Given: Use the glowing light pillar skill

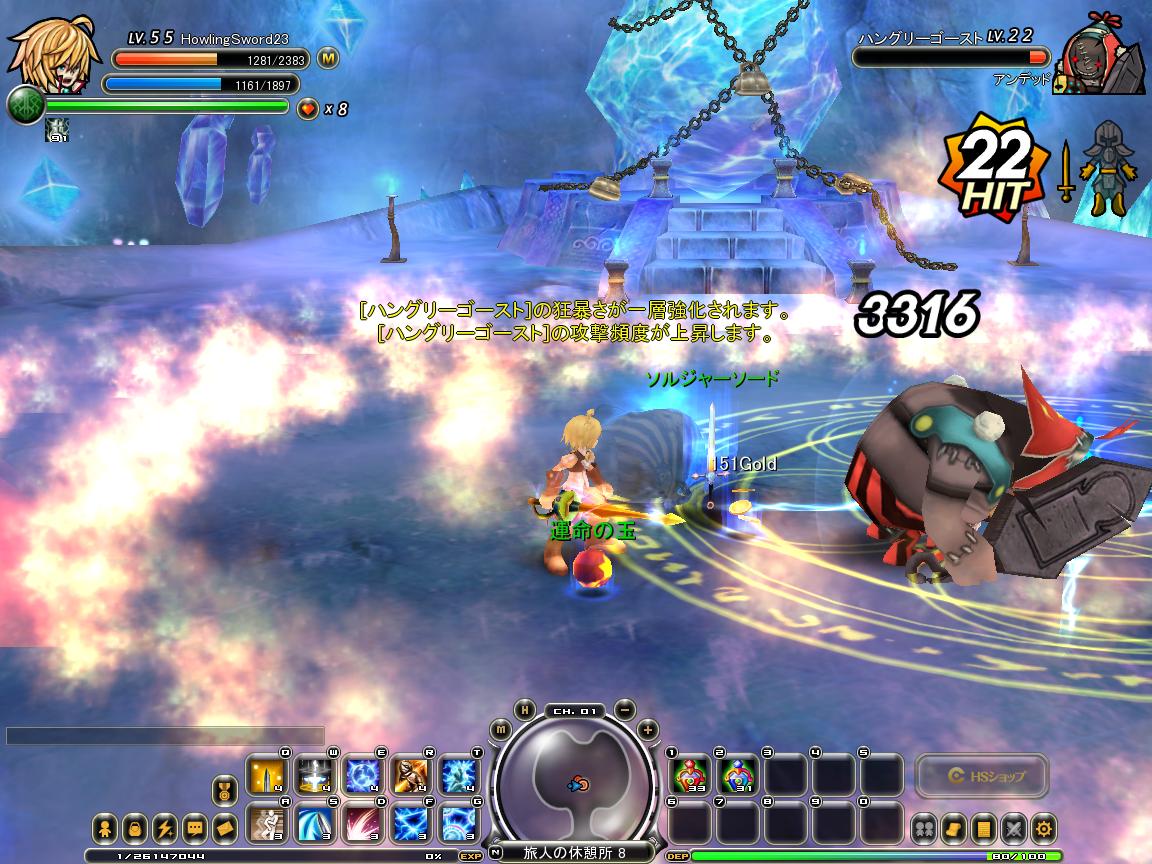Looking at the screenshot, I should pyautogui.click(x=315, y=775).
